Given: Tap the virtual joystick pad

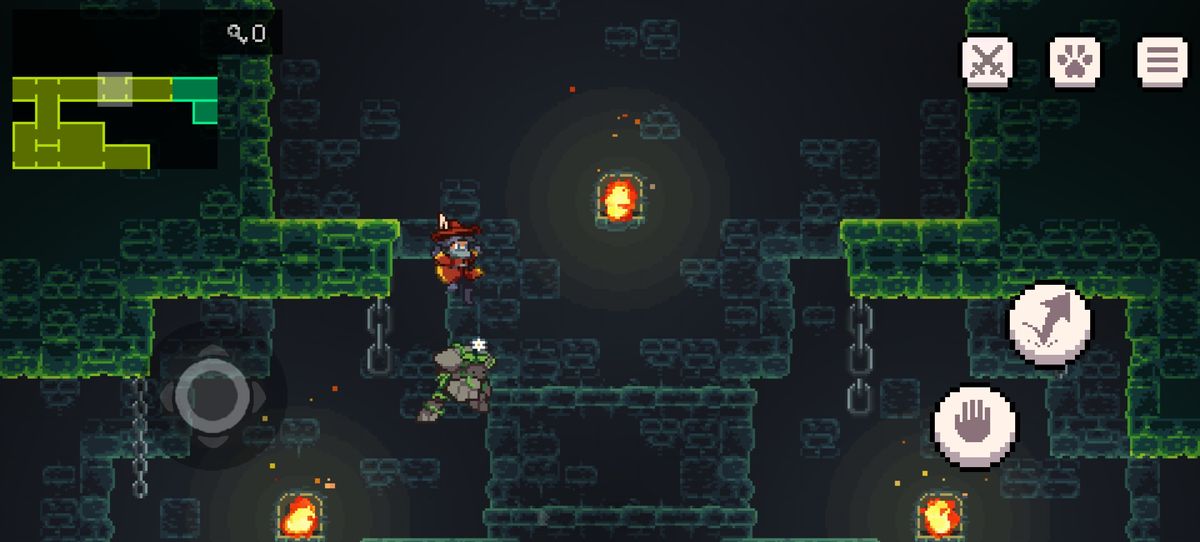Looking at the screenshot, I should [x=212, y=397].
